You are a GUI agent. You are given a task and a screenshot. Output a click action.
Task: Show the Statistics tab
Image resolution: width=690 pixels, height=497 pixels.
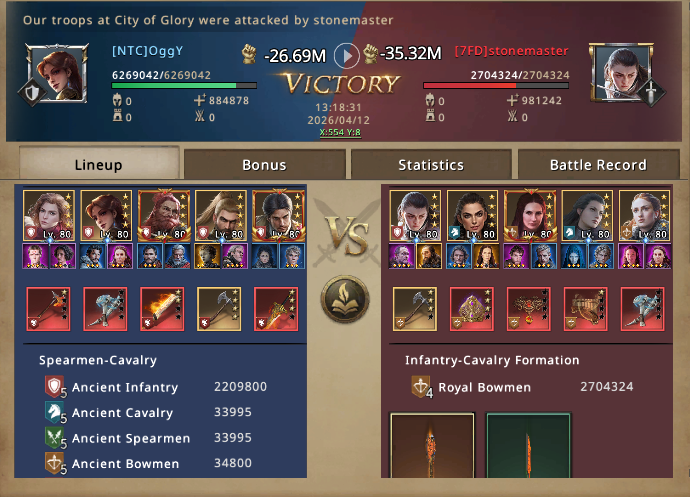(430, 164)
